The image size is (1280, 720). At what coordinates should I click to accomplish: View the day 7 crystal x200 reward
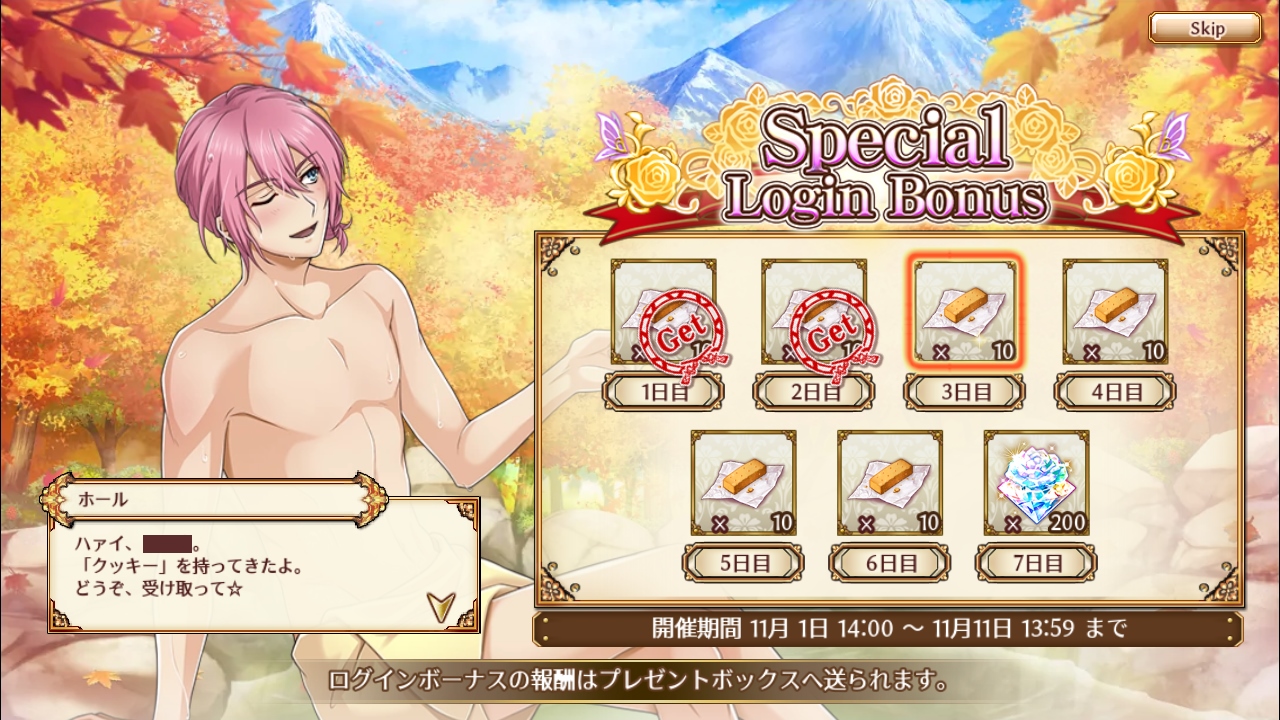coord(1036,483)
